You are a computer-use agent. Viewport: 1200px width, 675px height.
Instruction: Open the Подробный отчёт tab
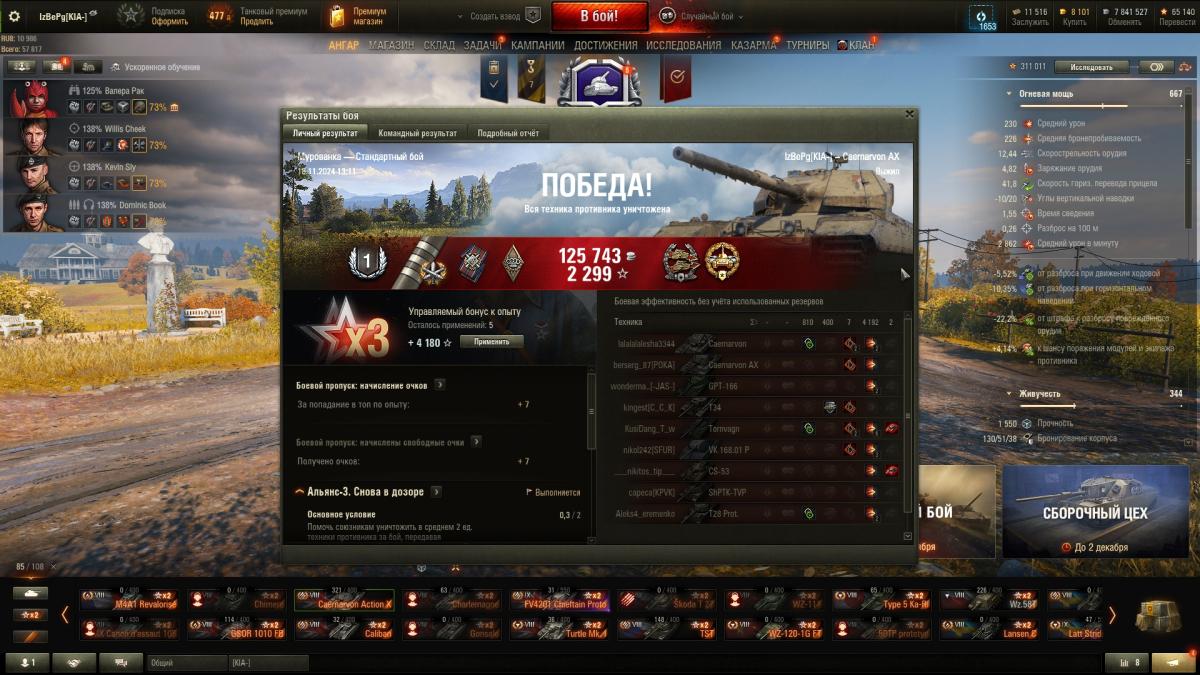[x=509, y=133]
